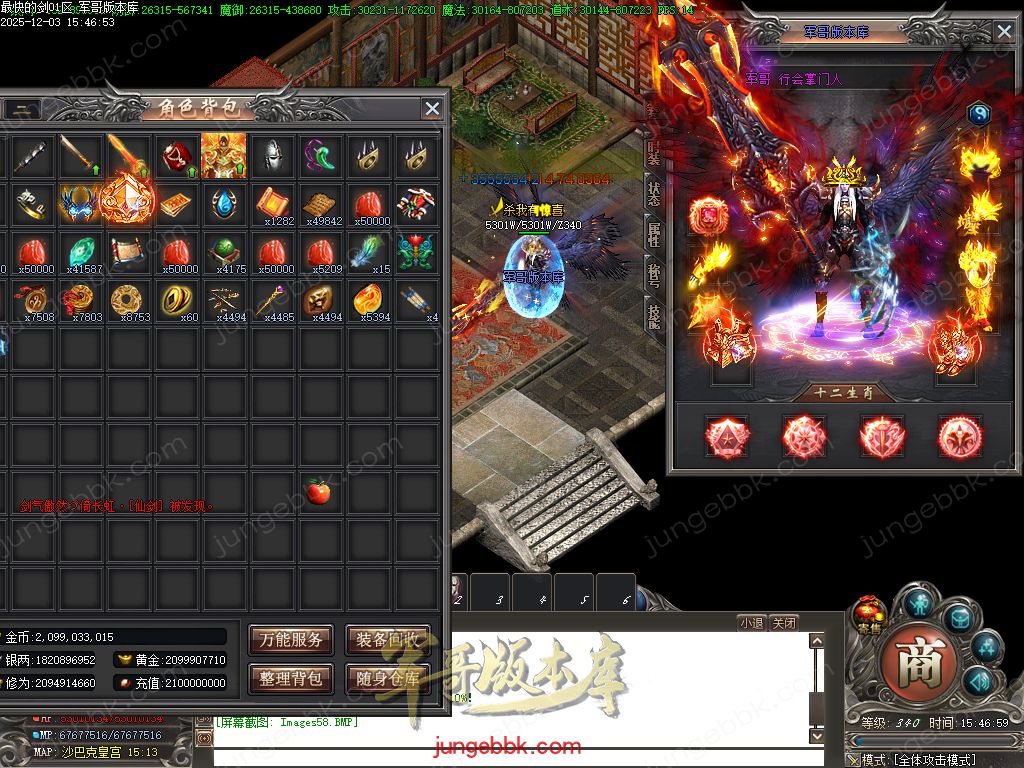Switch to the 状态 status tab
Viewport: 1024px width, 768px height.
[x=654, y=193]
